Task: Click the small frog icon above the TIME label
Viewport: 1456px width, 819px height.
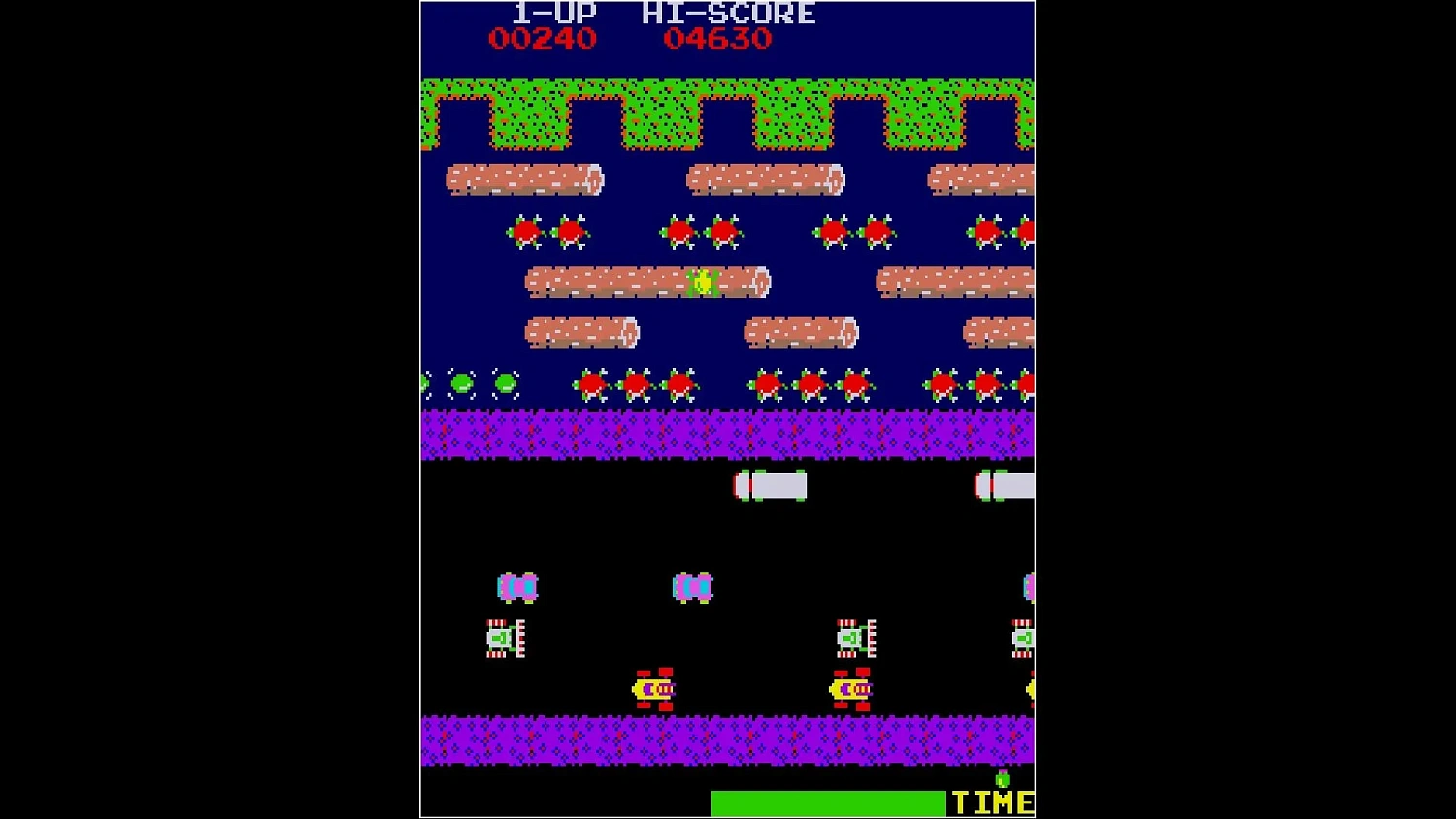Action: coord(1002,776)
